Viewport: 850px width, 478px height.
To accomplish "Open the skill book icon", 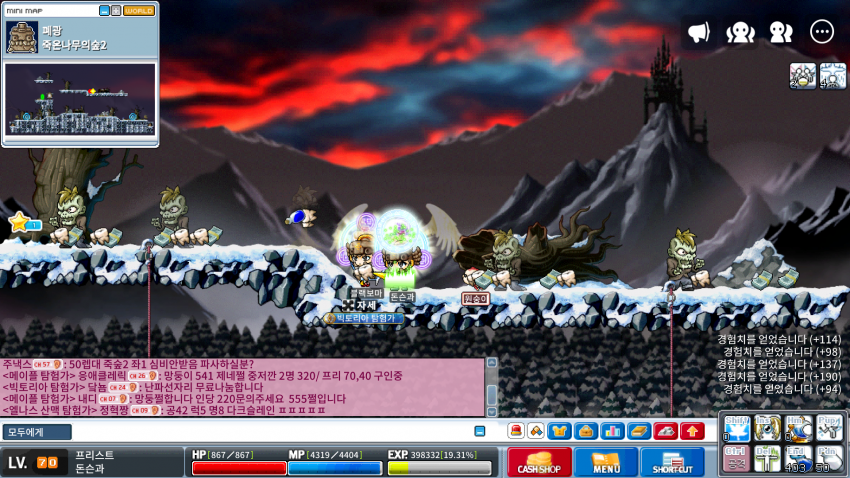I will tap(638, 431).
